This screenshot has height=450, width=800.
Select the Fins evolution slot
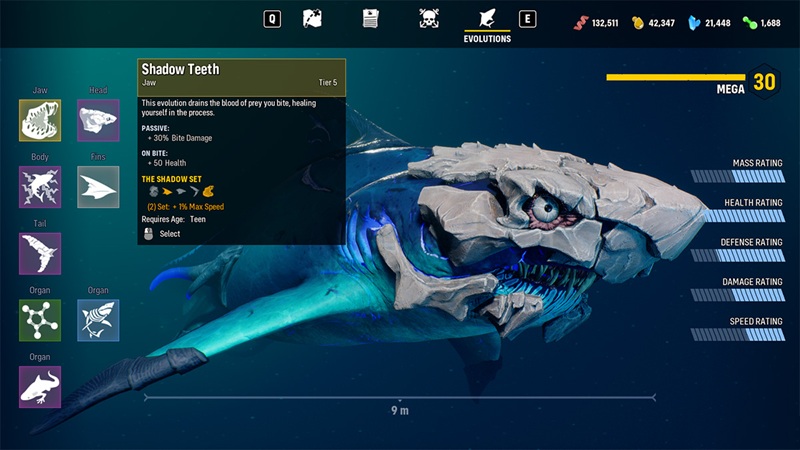pos(98,187)
